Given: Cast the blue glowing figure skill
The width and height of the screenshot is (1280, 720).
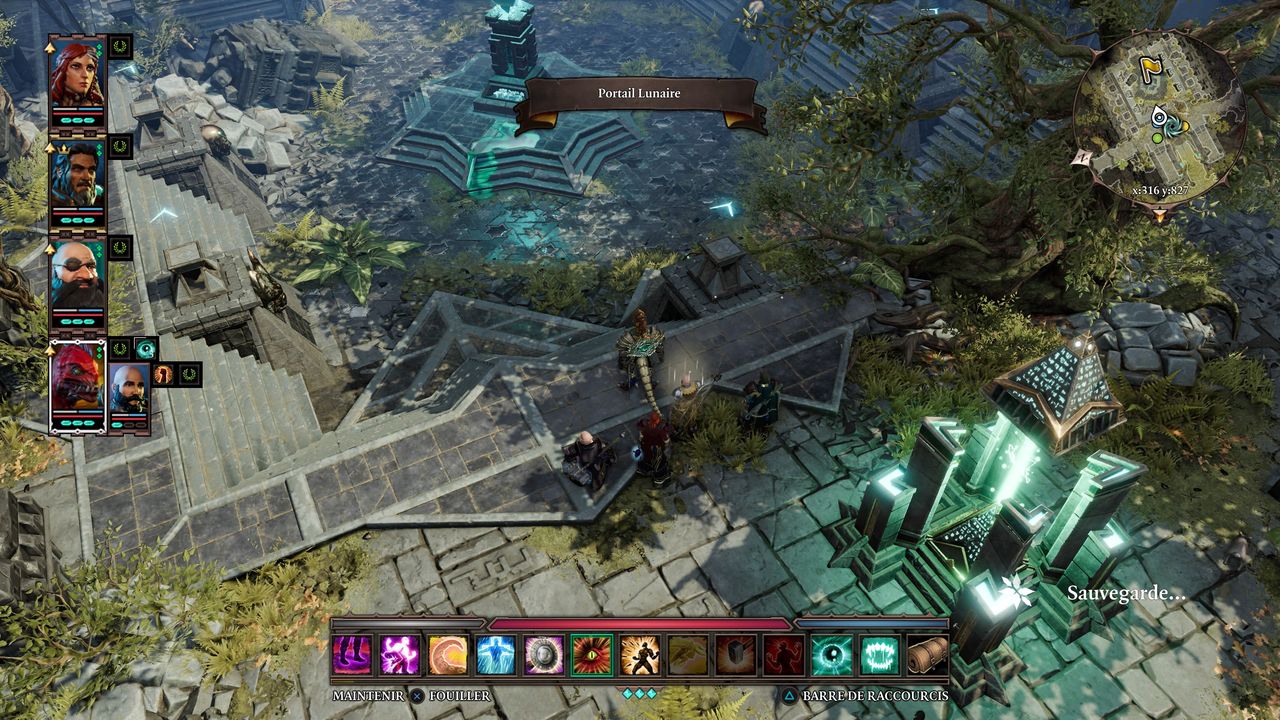Looking at the screenshot, I should [496, 655].
